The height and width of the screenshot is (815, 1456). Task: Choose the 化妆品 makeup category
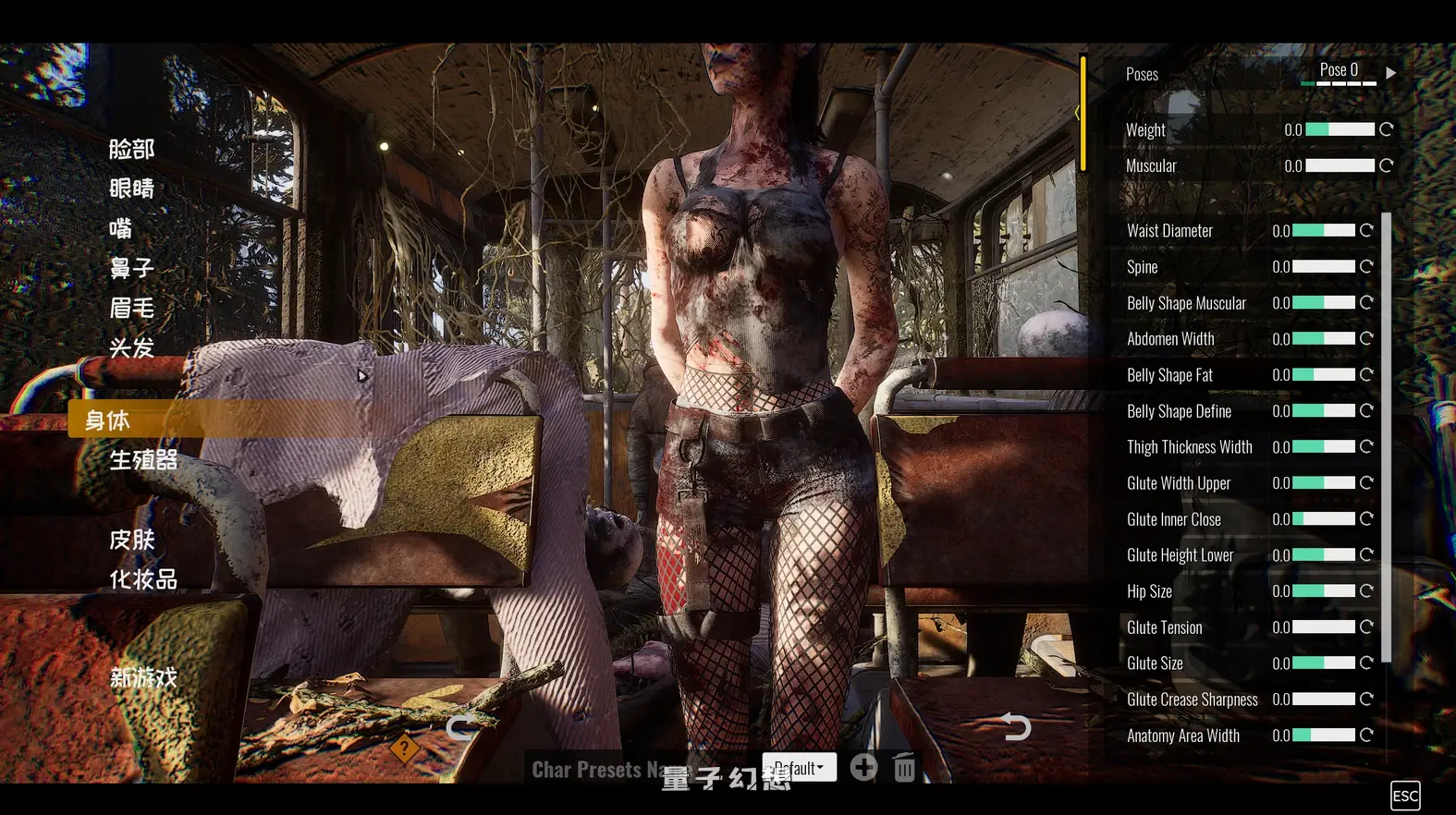[143, 579]
